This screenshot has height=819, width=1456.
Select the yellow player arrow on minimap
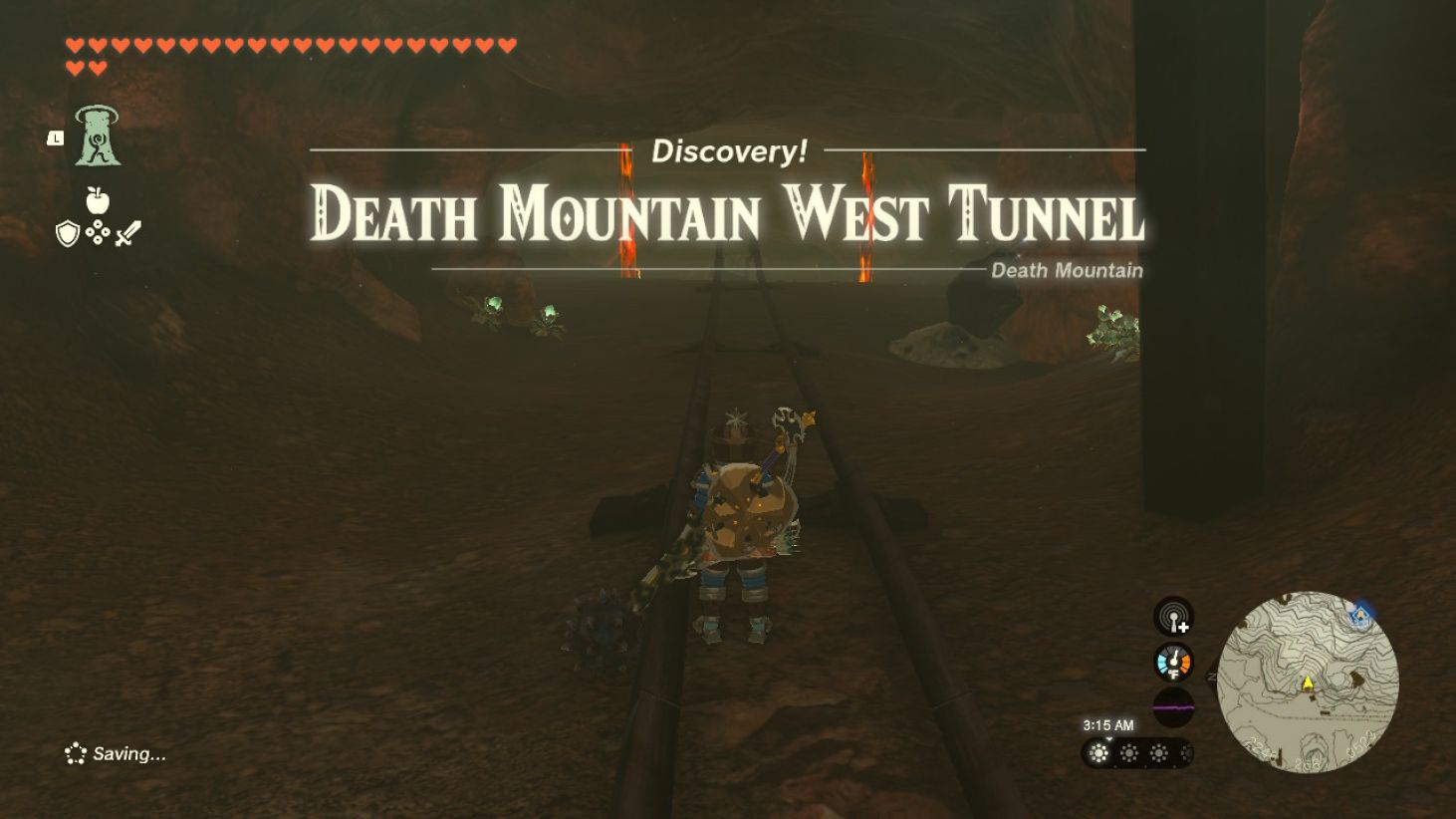pos(1308,682)
